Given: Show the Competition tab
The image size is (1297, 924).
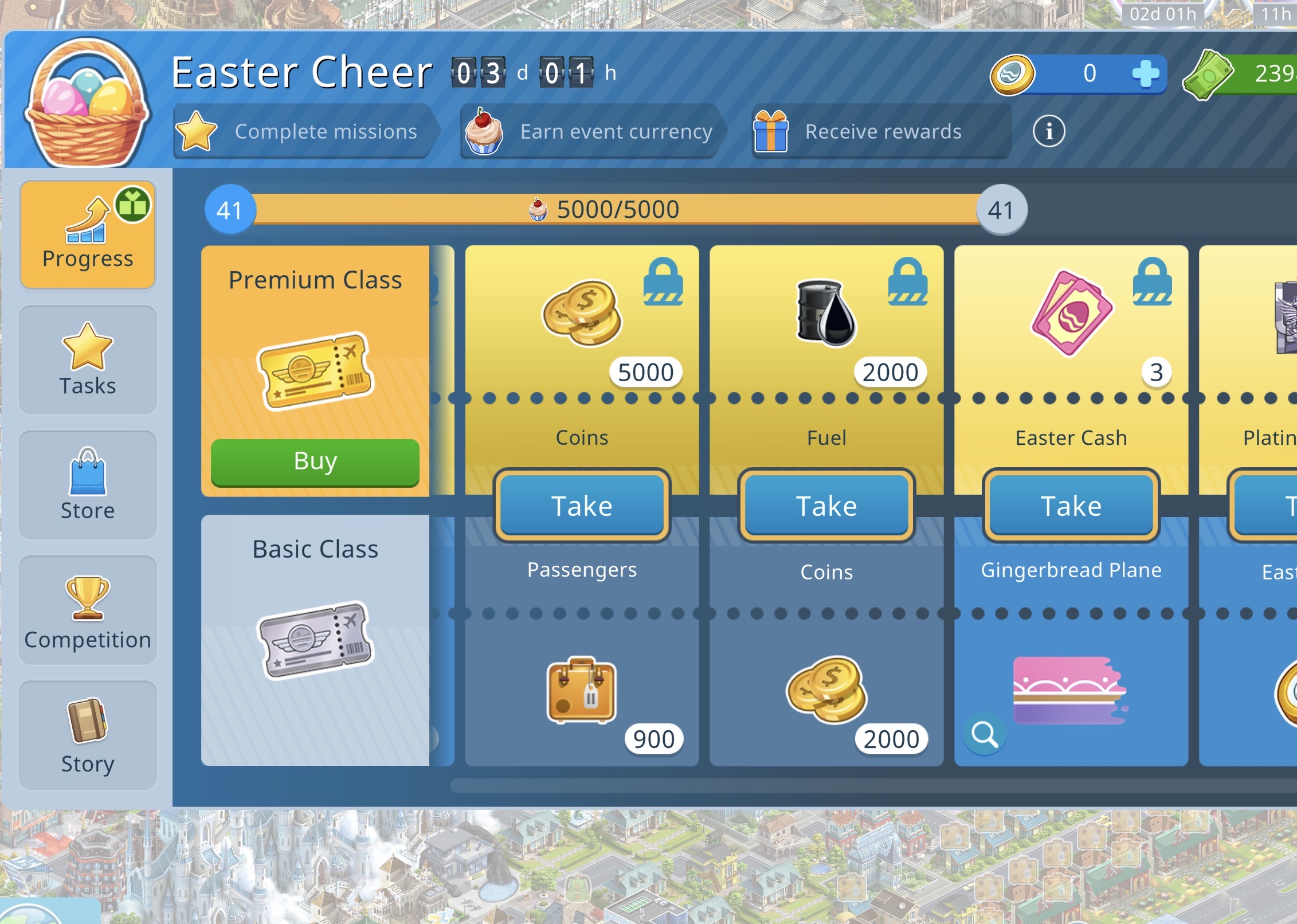Looking at the screenshot, I should click(88, 610).
